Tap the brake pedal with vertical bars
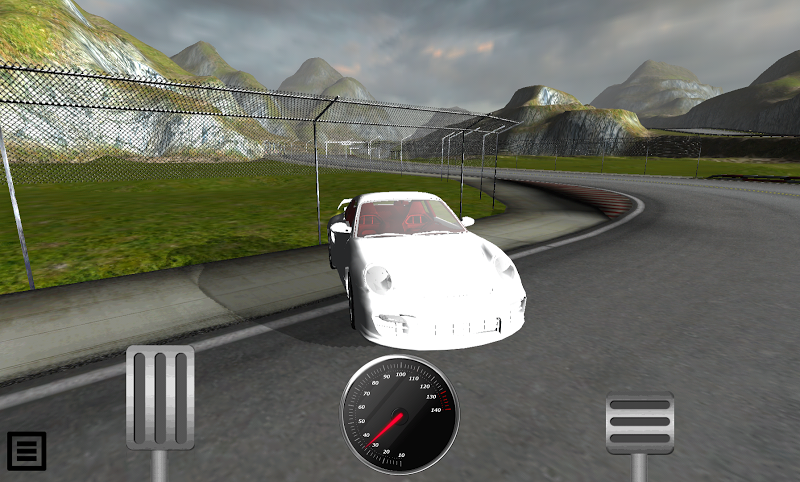Image resolution: width=800 pixels, height=482 pixels. pos(160,398)
